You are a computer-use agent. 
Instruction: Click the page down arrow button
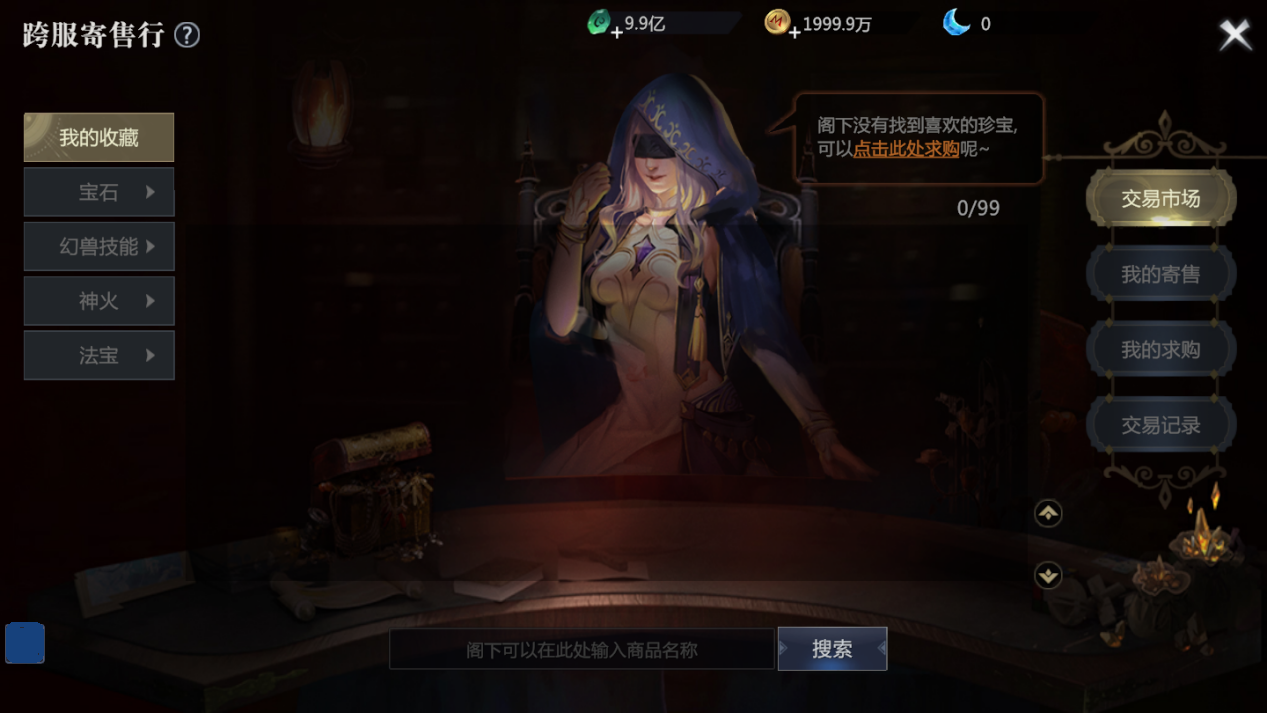pos(1048,575)
